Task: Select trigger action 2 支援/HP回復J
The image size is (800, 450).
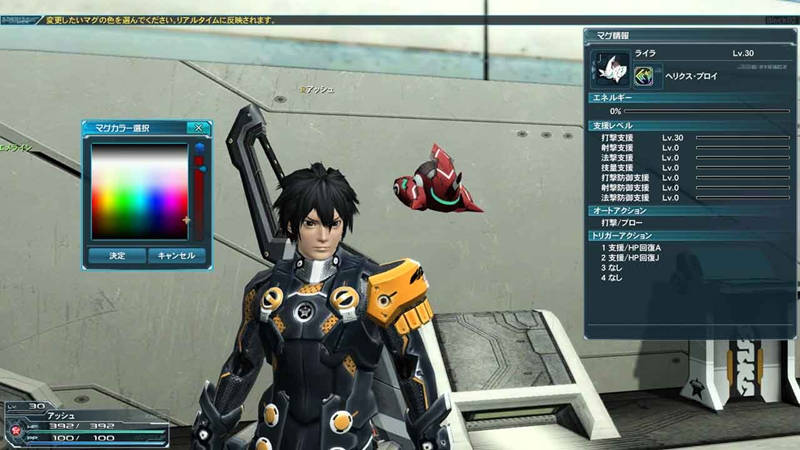Action: click(x=633, y=258)
